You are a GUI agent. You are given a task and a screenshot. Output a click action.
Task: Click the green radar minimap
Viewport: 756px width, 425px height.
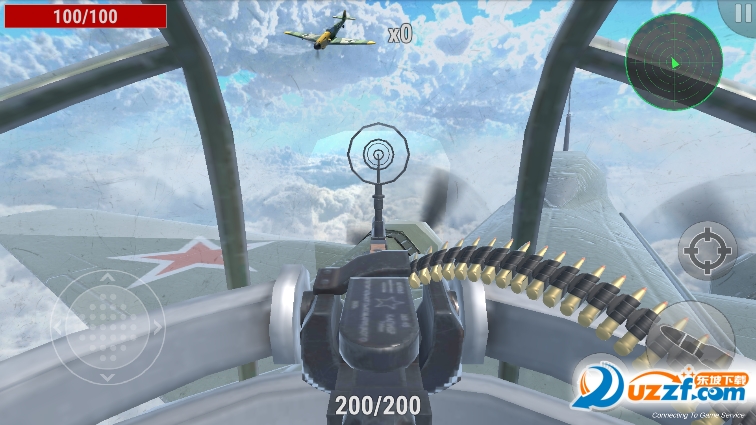(673, 62)
